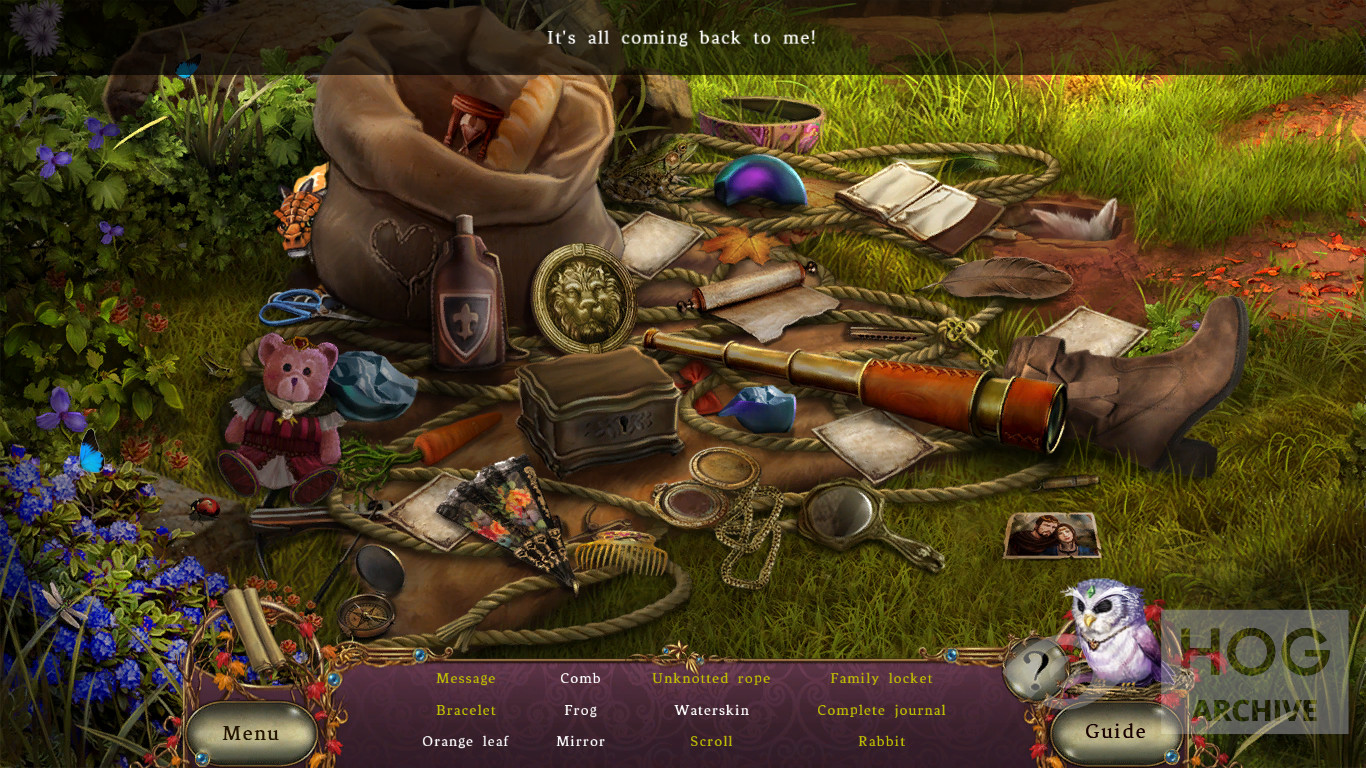This screenshot has width=1366, height=768.
Task: Open the strategy Guide
Action: [1115, 731]
